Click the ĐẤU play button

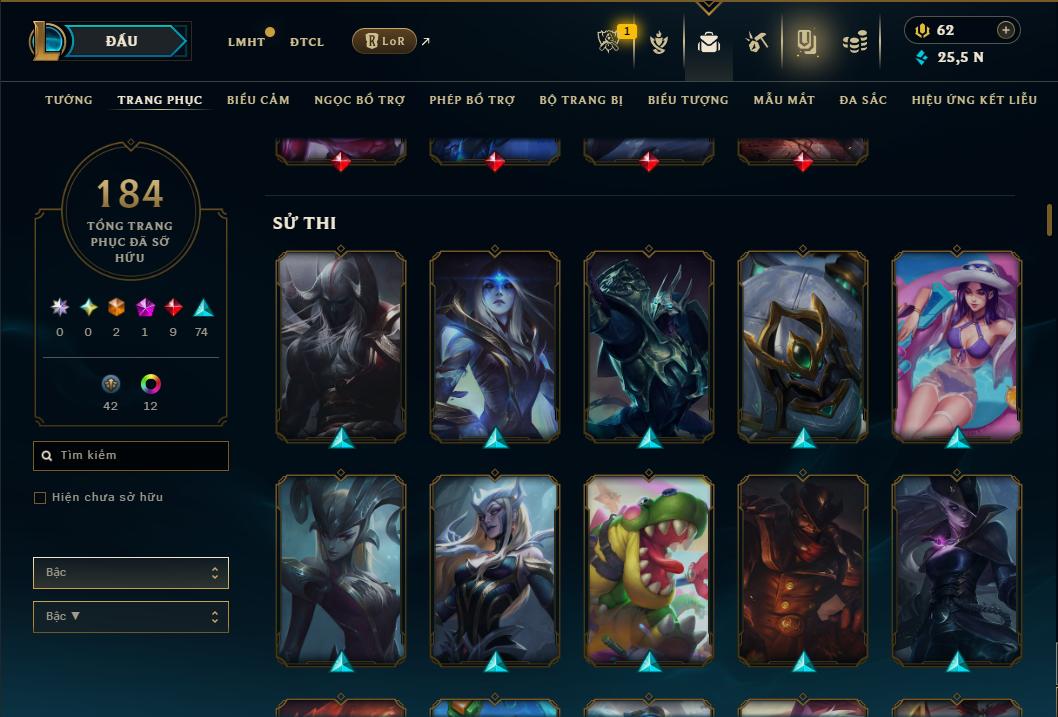tap(123, 41)
